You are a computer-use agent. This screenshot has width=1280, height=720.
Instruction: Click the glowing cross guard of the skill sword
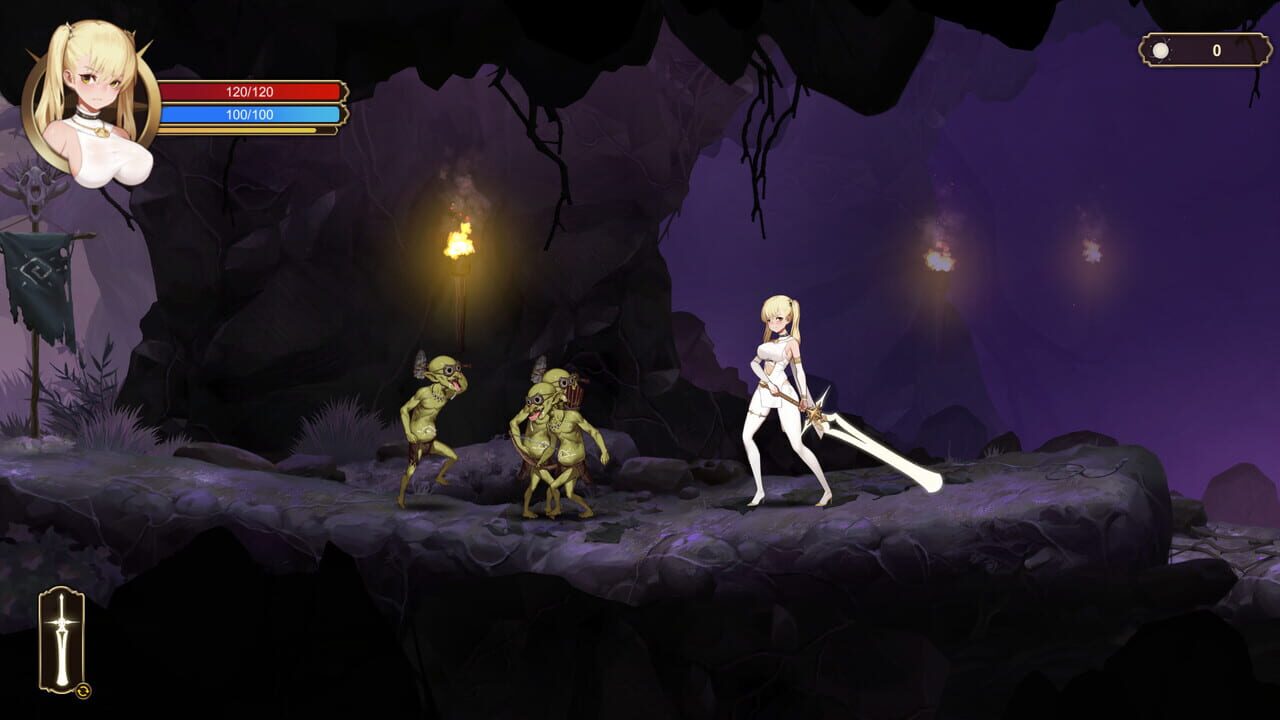point(62,622)
